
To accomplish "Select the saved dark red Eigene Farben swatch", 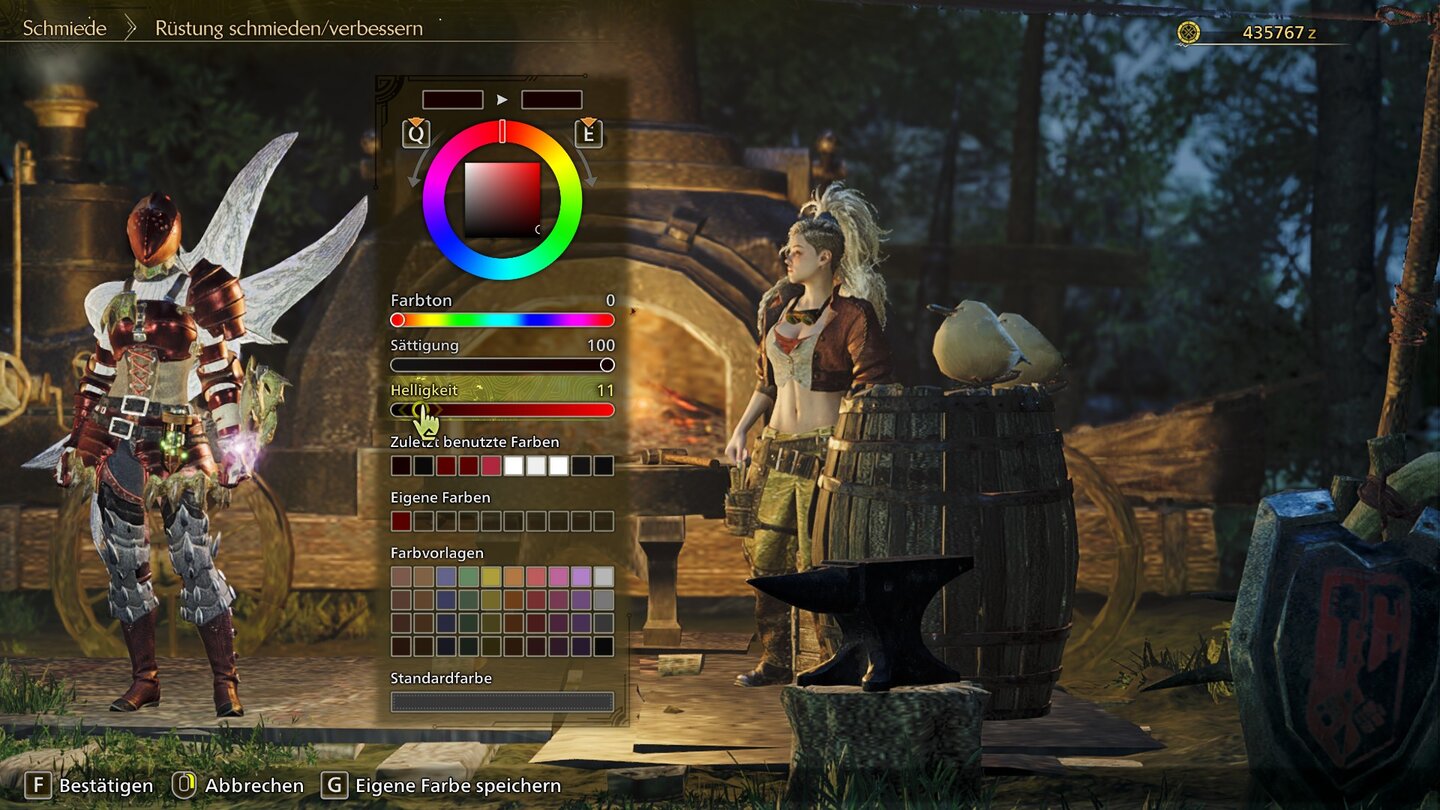I will point(400,521).
